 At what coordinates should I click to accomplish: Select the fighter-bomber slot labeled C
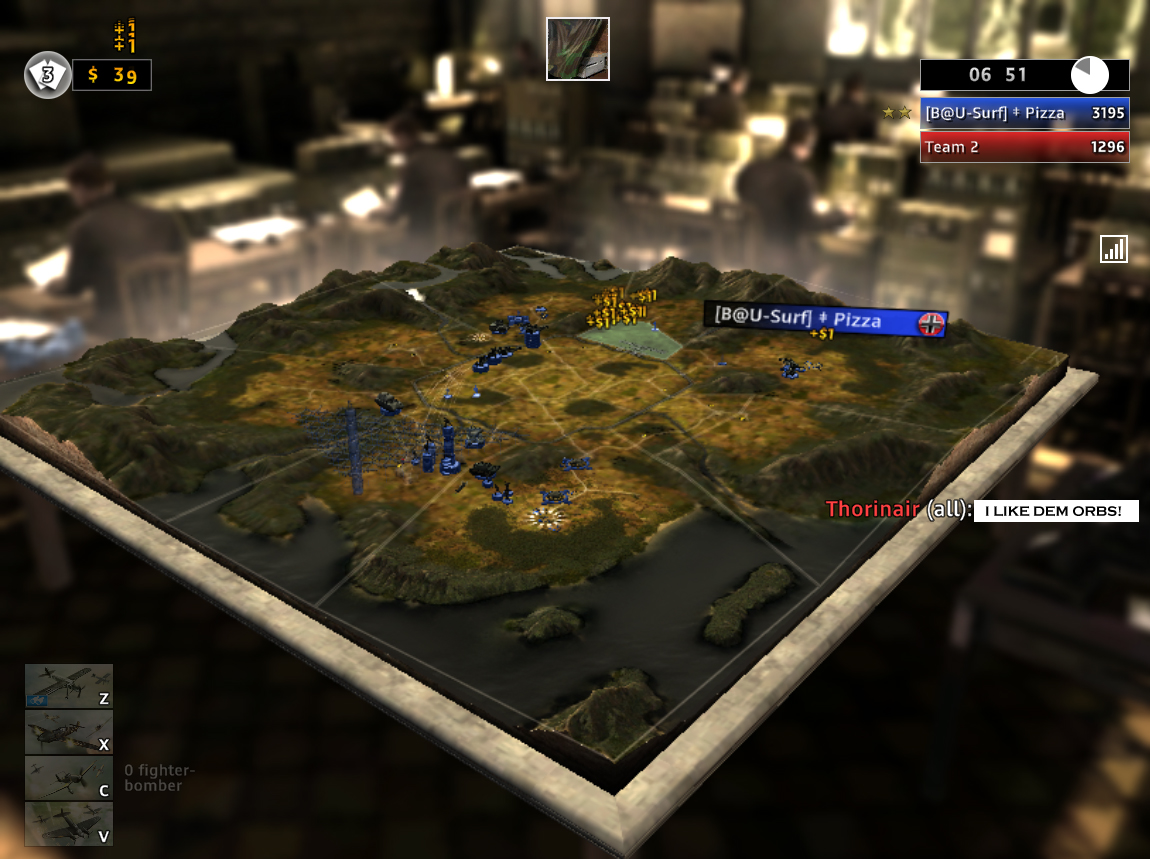[x=69, y=778]
